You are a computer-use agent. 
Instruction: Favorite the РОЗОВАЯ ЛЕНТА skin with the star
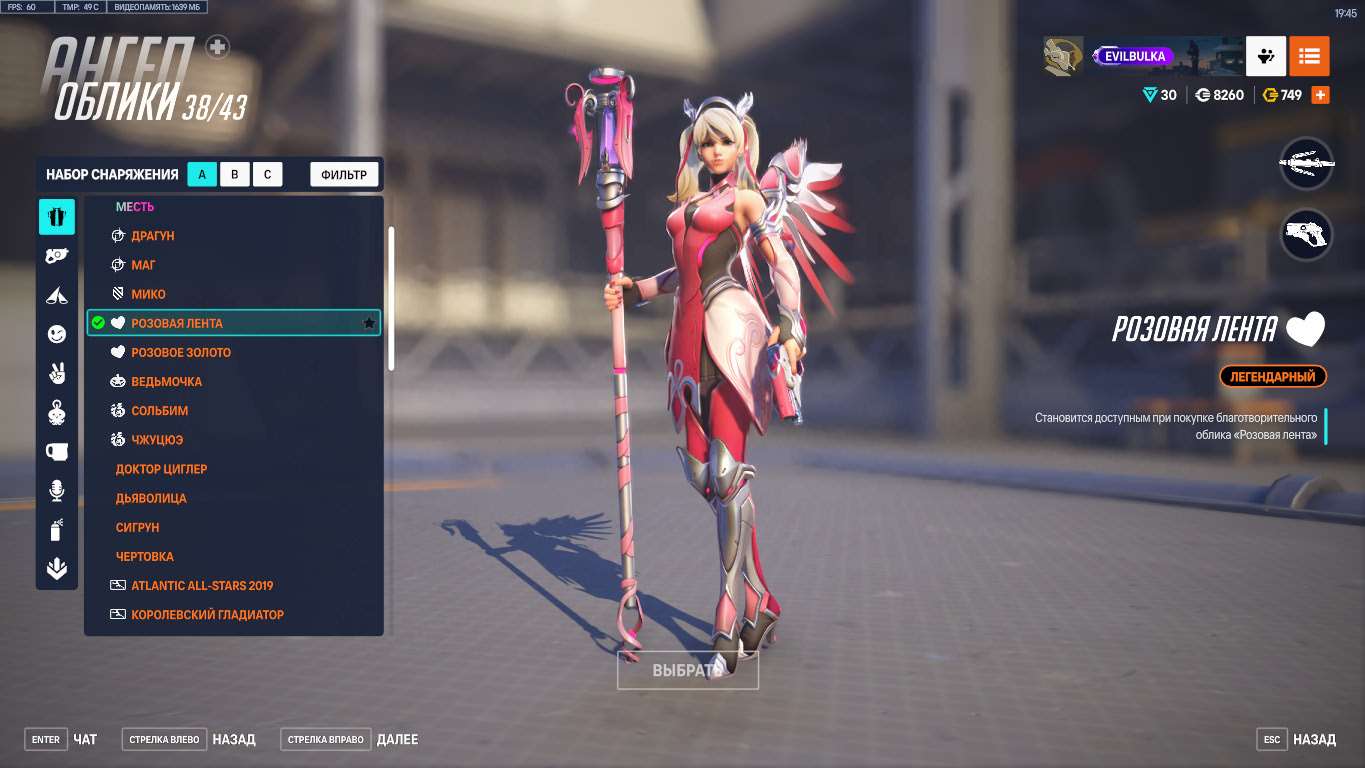click(x=368, y=323)
